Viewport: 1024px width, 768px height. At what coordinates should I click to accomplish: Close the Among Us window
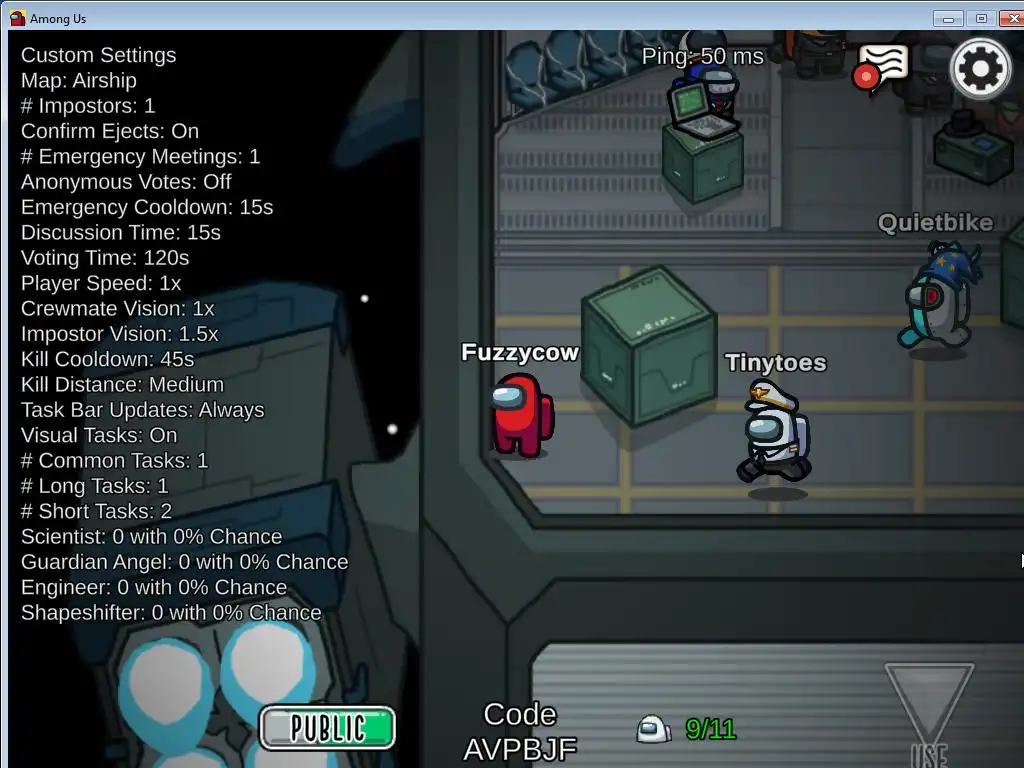(x=1011, y=18)
